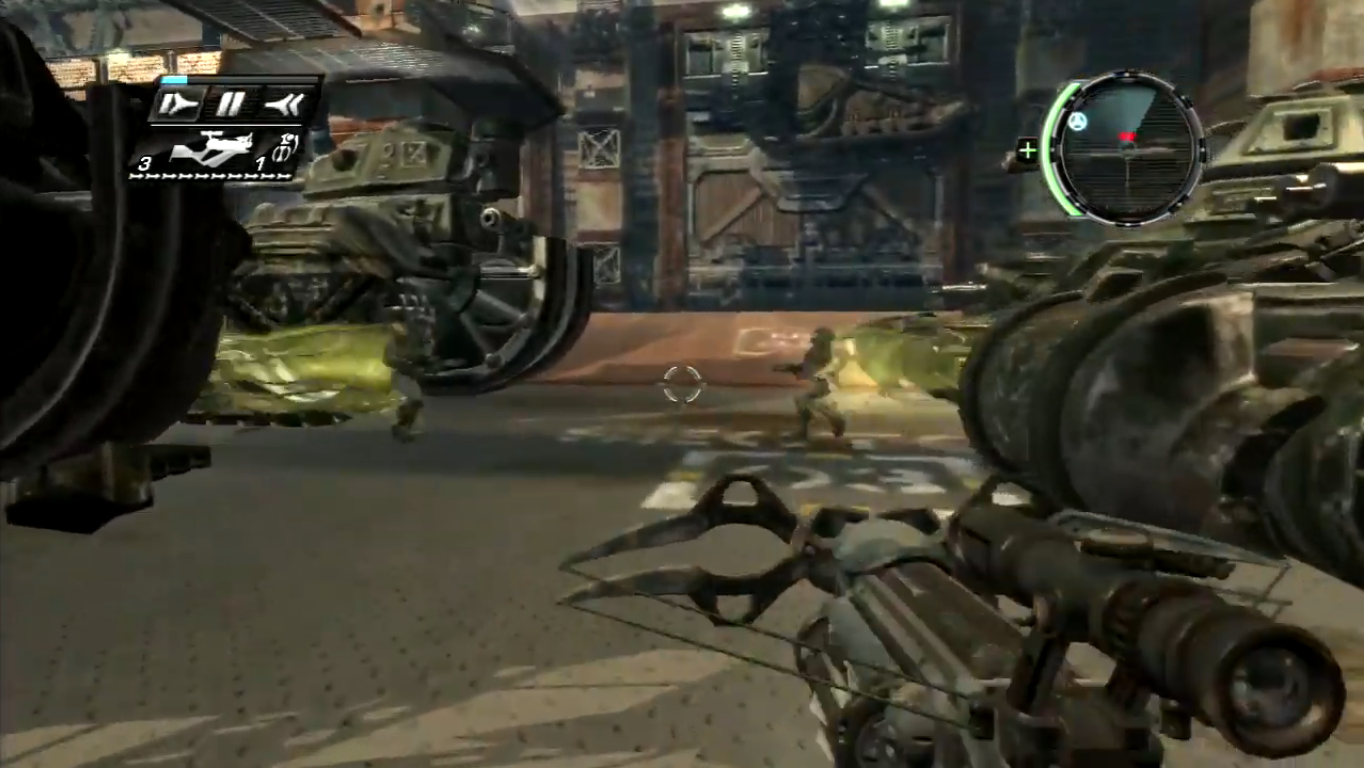Click the blue time-energy bar
The image size is (1364, 768).
pos(174,79)
